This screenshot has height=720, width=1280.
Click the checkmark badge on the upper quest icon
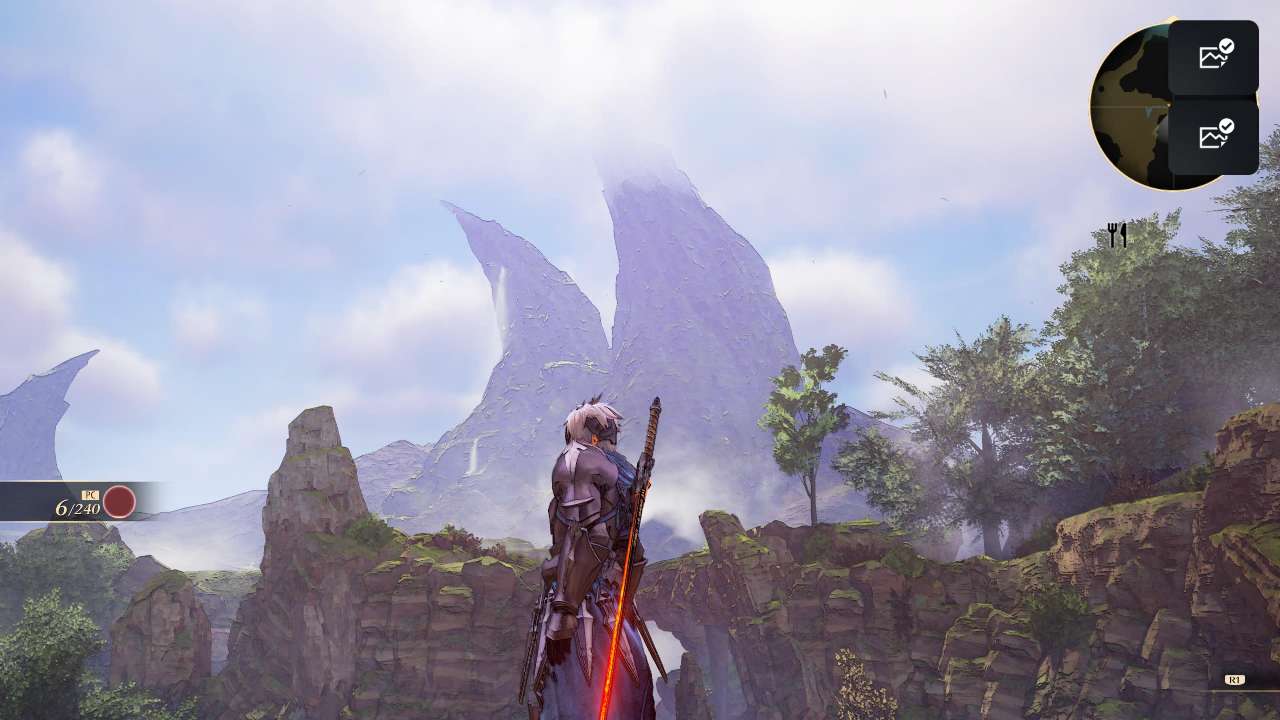click(x=1227, y=48)
